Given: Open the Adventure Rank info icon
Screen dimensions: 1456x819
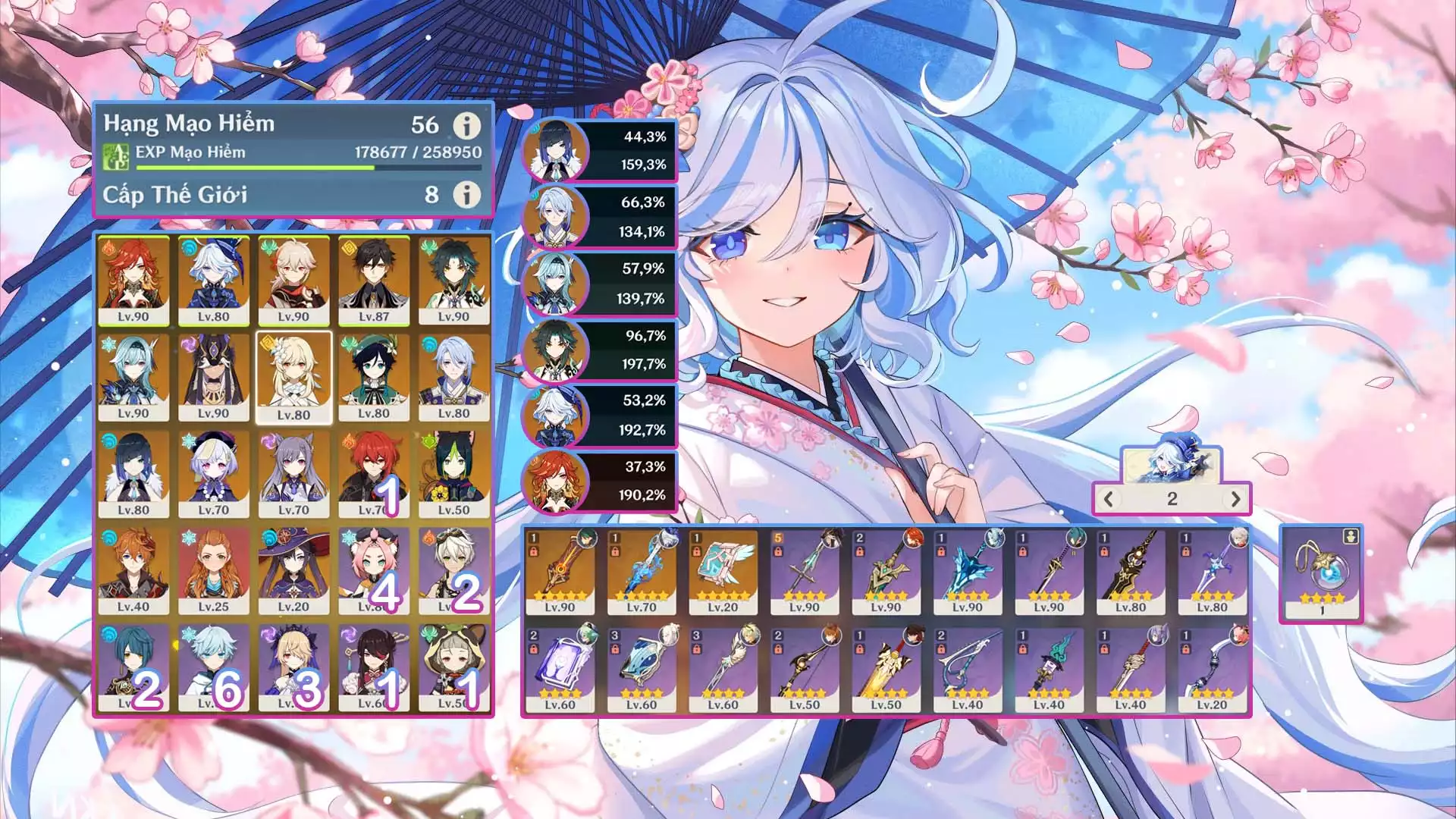Looking at the screenshot, I should click(x=466, y=125).
